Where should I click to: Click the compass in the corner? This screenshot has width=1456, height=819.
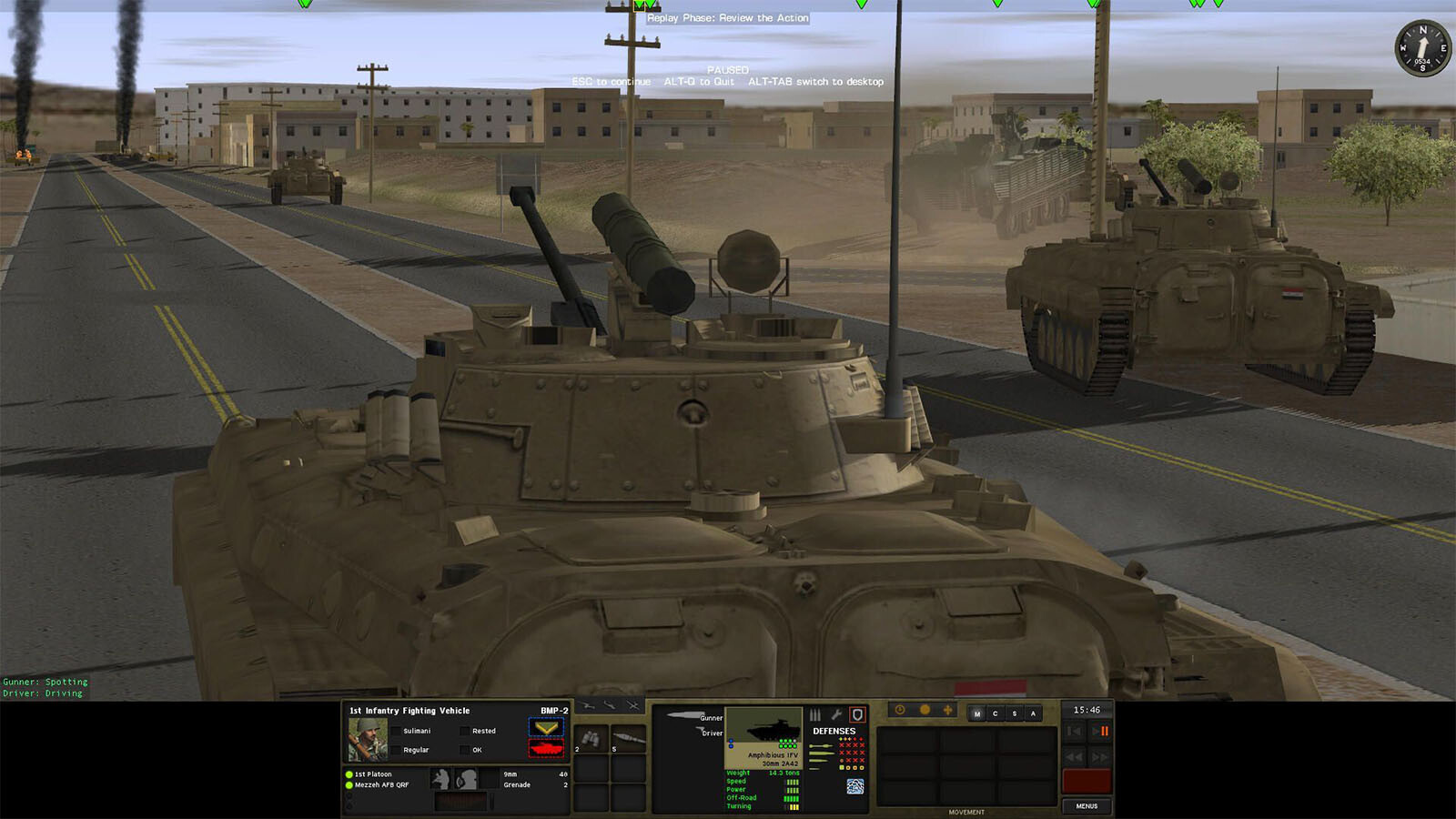coord(1422,48)
